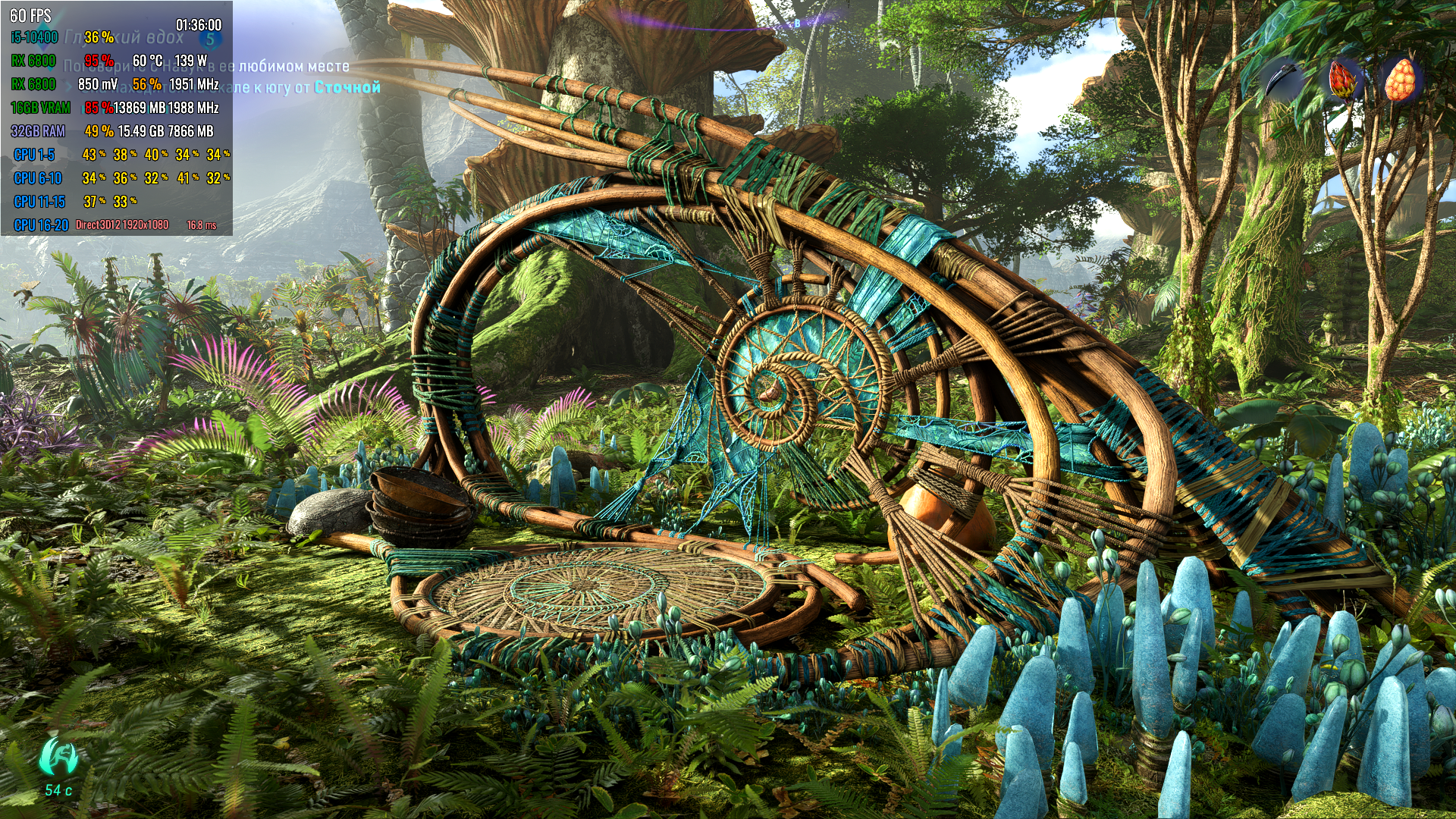The width and height of the screenshot is (1456, 819).
Task: Click the red-yellow flower bud icon
Action: click(x=1341, y=80)
